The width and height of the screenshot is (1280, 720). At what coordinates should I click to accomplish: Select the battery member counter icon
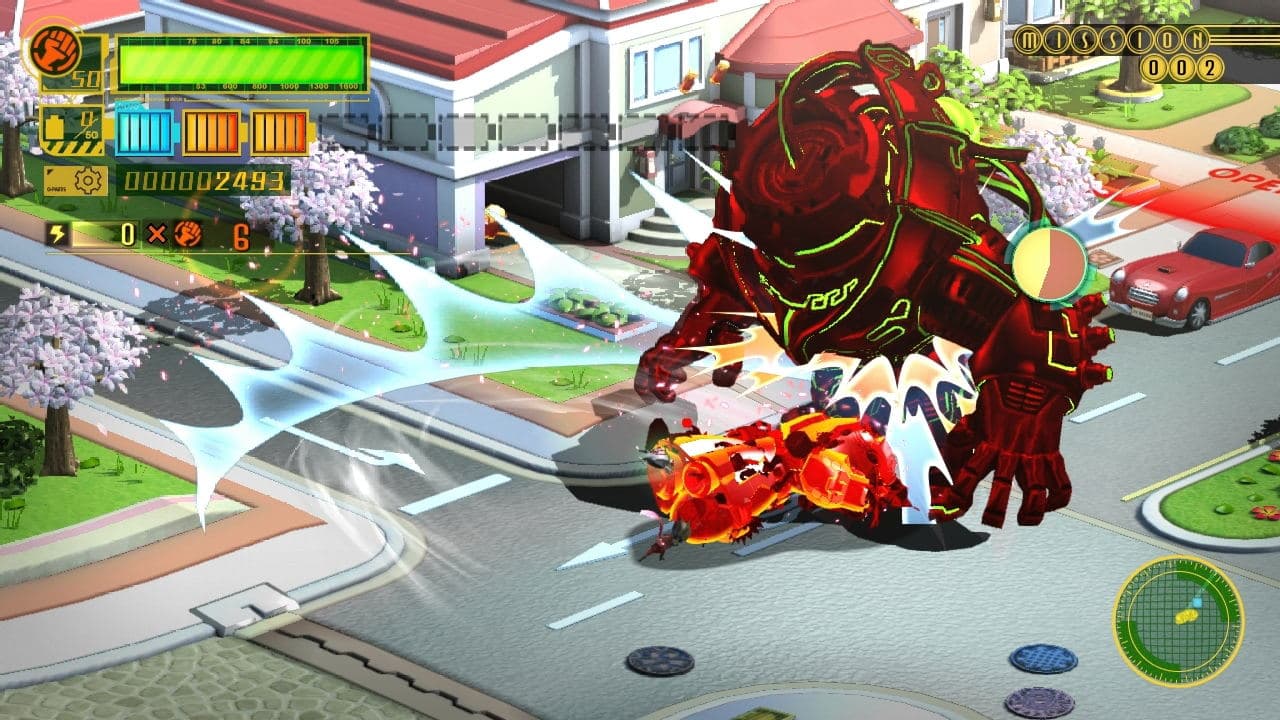[x=56, y=125]
